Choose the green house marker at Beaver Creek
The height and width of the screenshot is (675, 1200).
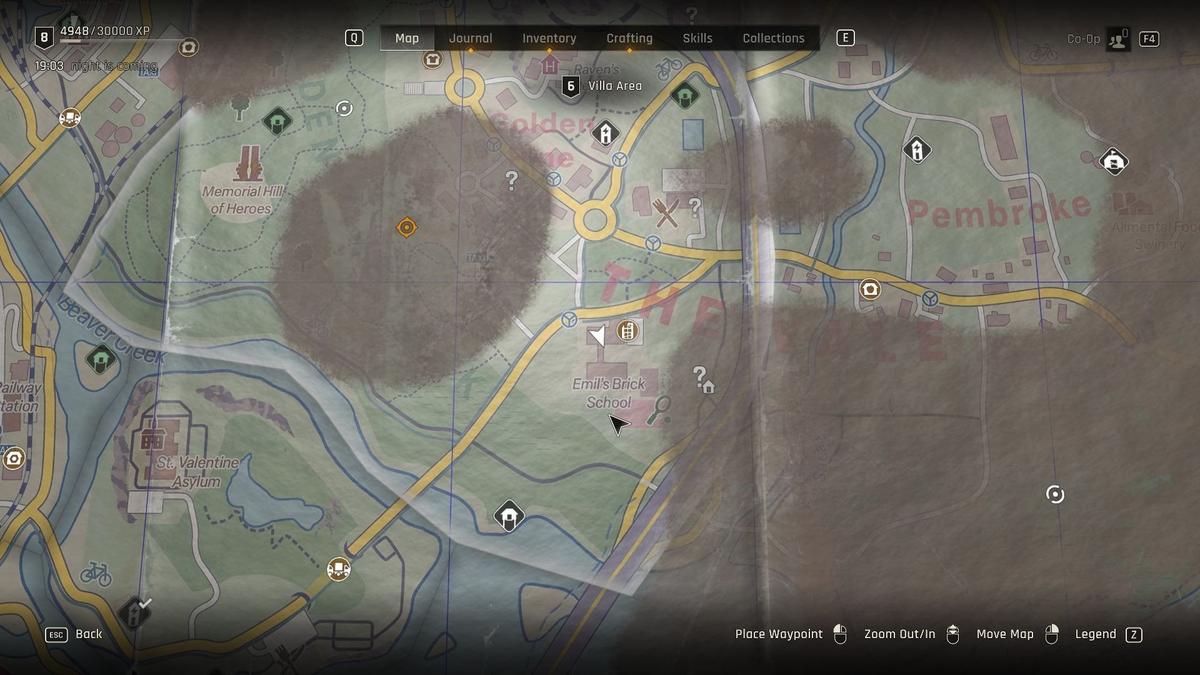pyautogui.click(x=101, y=358)
